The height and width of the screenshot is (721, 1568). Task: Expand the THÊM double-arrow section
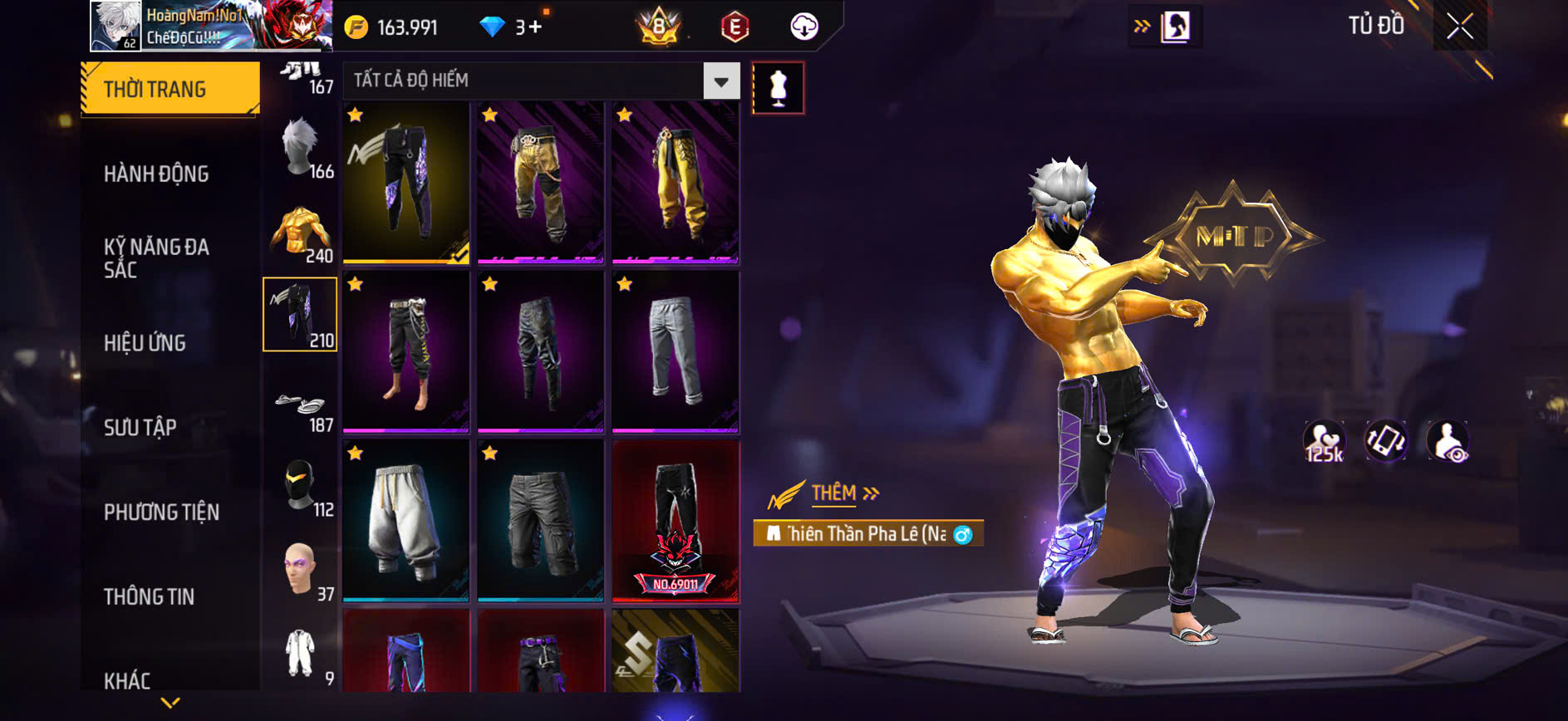coord(870,493)
